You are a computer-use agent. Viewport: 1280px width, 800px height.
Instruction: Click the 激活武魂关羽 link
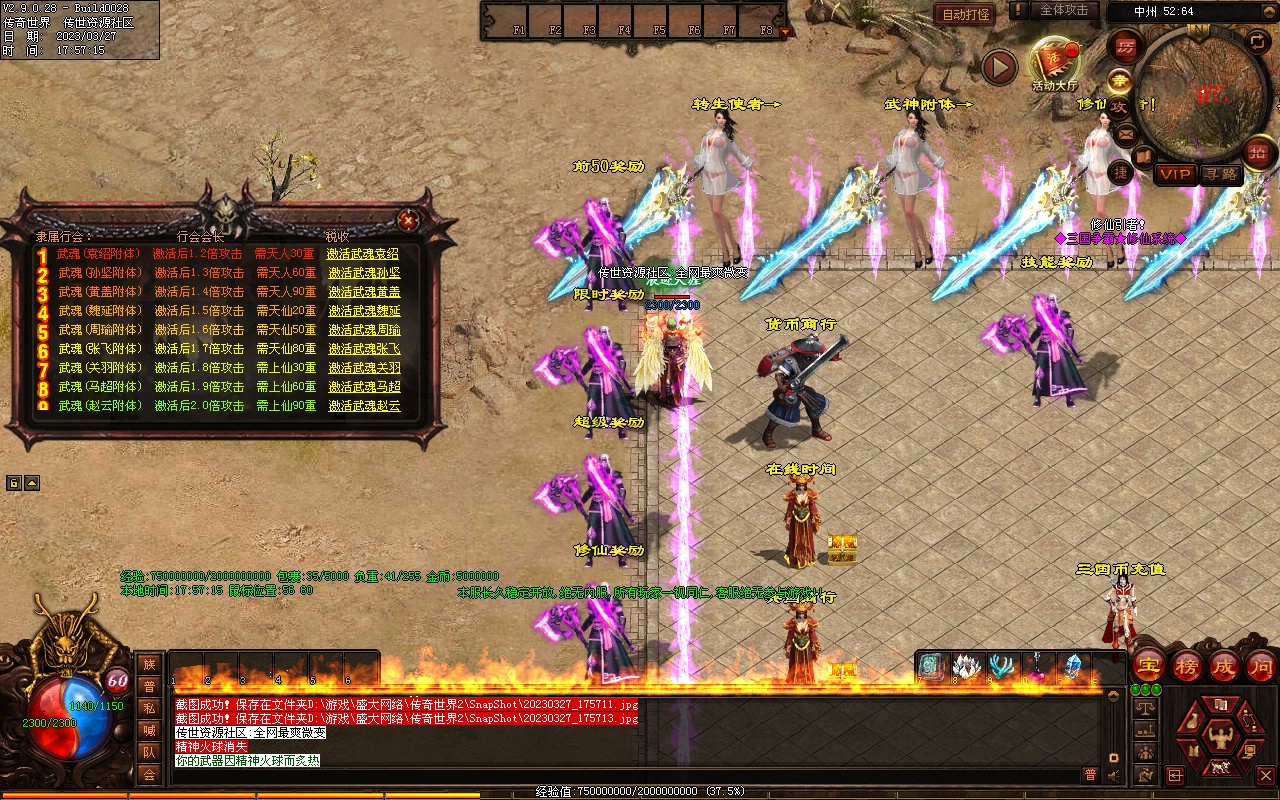coord(363,368)
